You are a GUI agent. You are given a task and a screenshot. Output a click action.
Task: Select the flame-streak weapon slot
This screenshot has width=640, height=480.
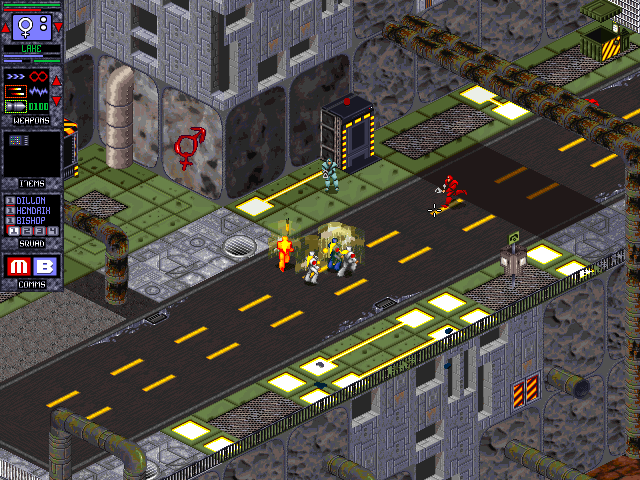[x=16, y=90]
